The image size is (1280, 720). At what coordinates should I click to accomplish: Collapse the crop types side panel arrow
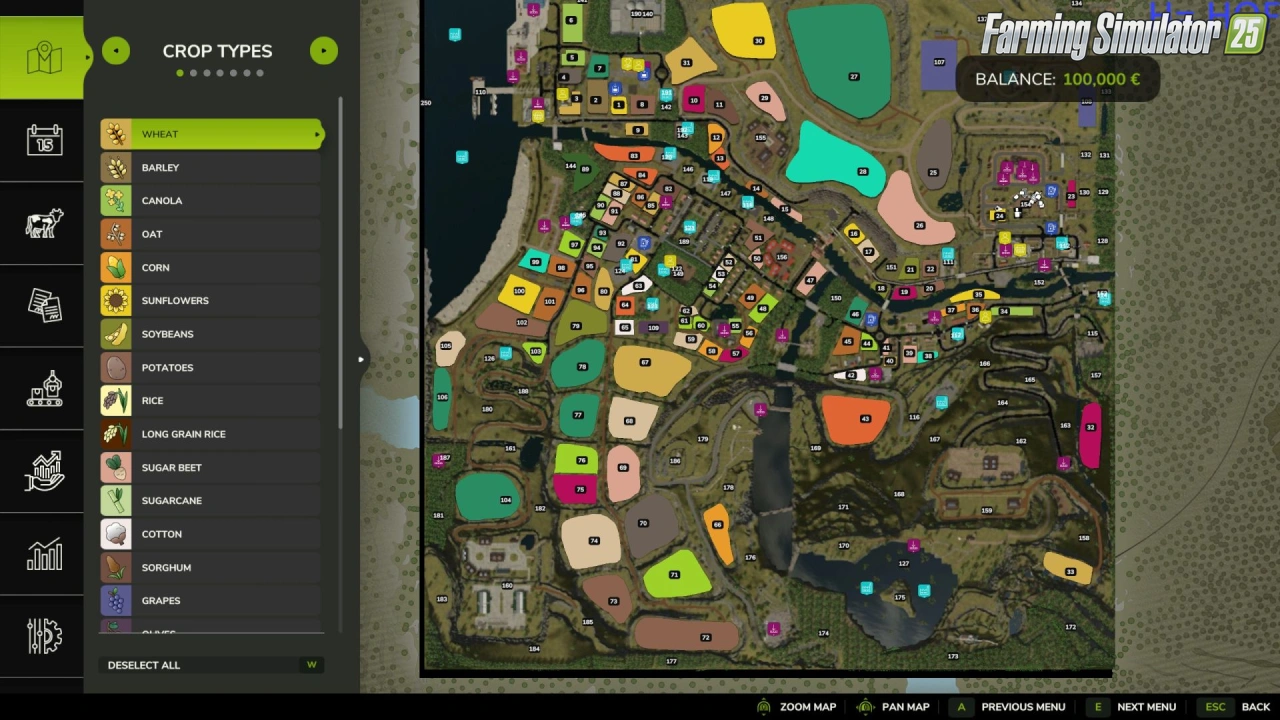[x=361, y=359]
